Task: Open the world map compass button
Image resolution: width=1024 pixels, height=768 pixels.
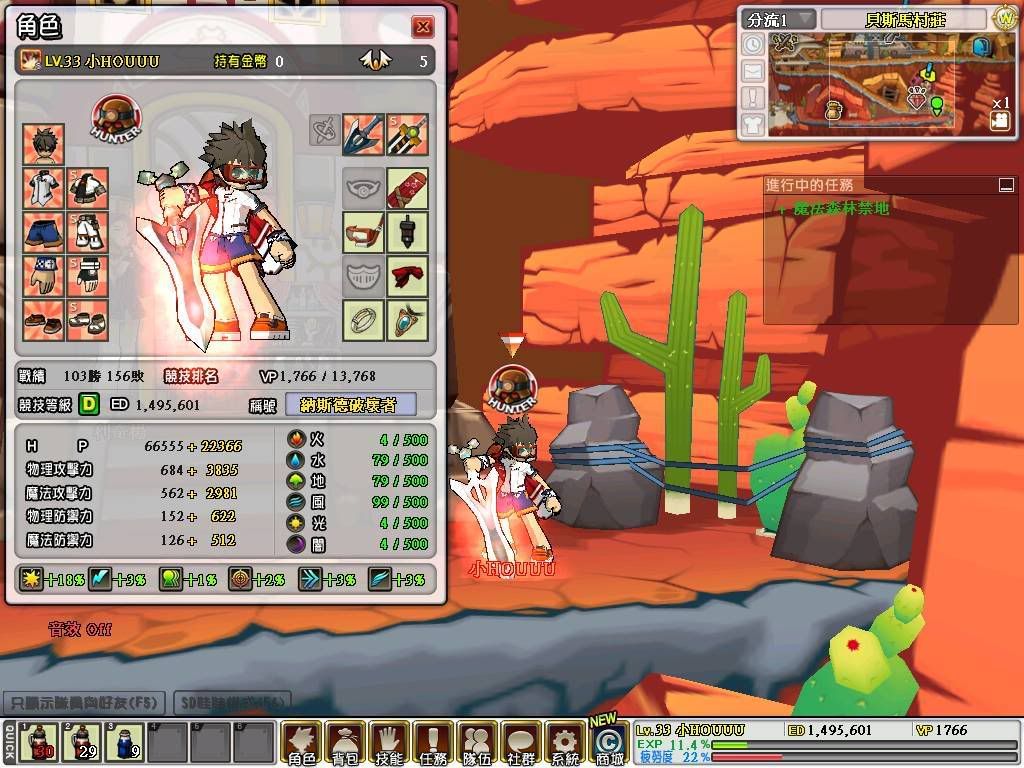Action: click(1005, 18)
